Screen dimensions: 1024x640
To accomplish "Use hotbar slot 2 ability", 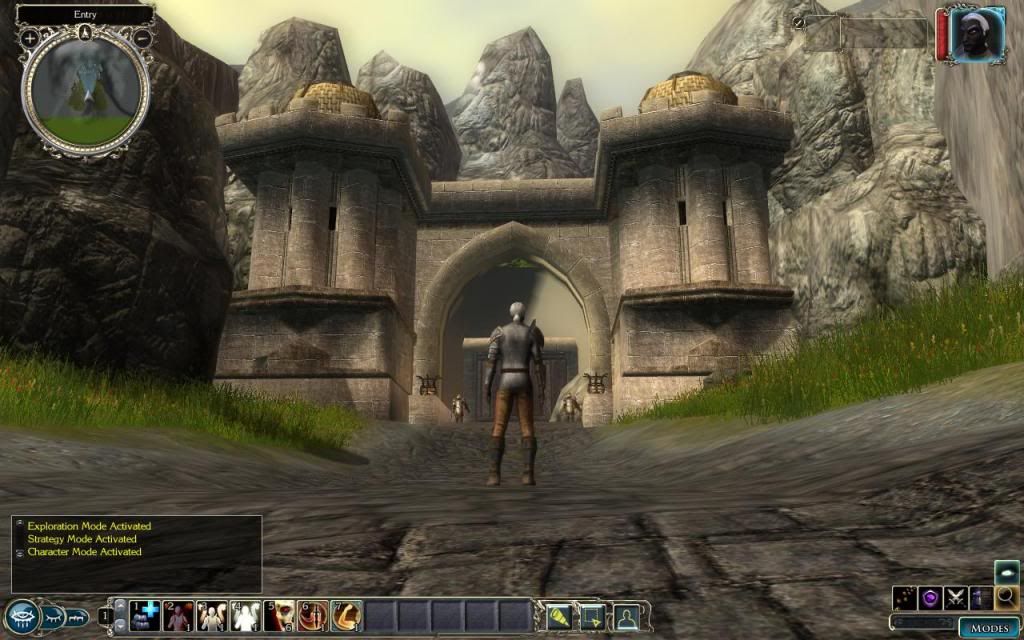I will click(x=178, y=615).
